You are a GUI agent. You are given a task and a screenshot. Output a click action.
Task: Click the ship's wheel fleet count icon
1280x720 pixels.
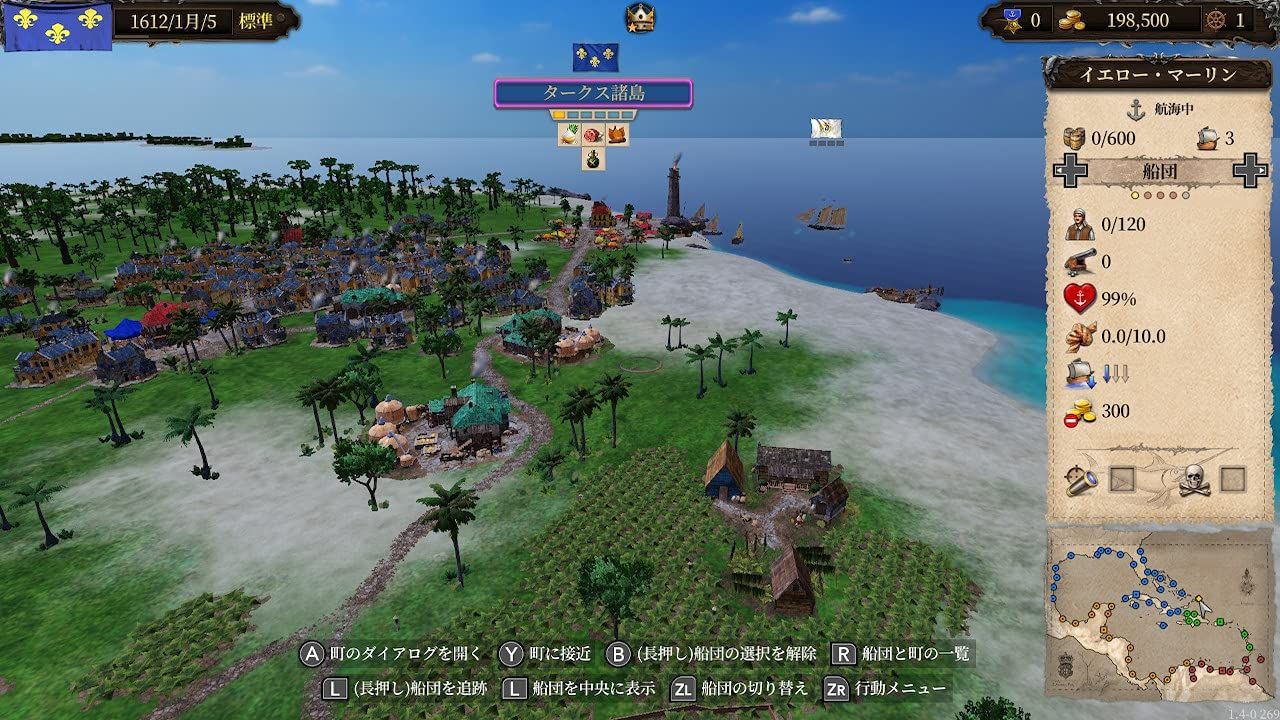[1213, 19]
